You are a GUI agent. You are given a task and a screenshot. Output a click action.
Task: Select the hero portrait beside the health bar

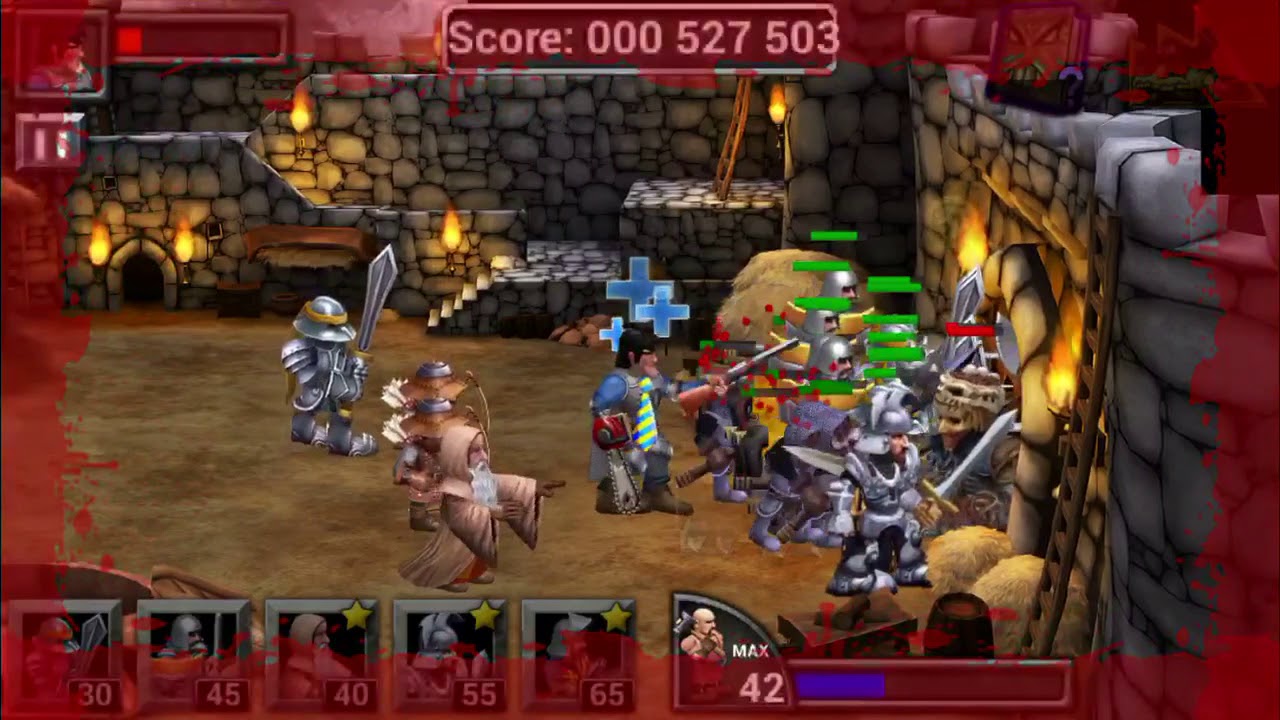58,54
